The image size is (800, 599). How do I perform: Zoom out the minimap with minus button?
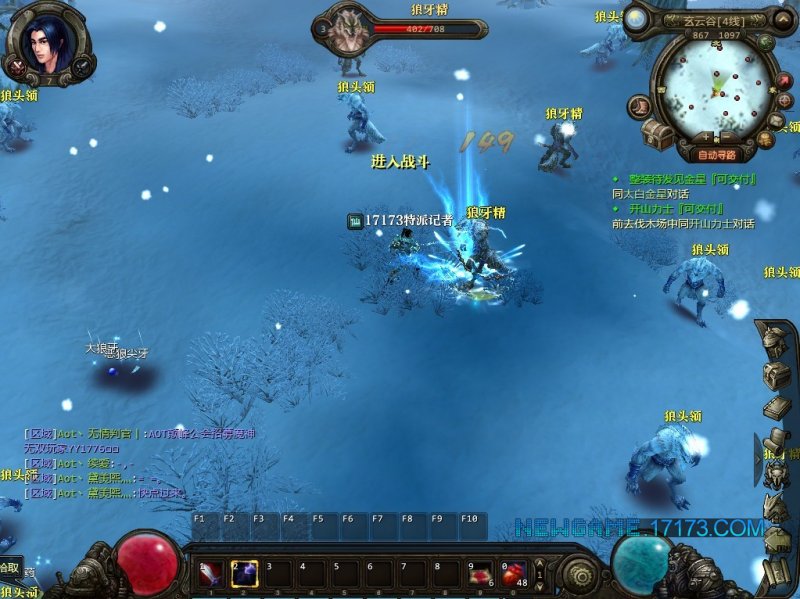[727, 137]
